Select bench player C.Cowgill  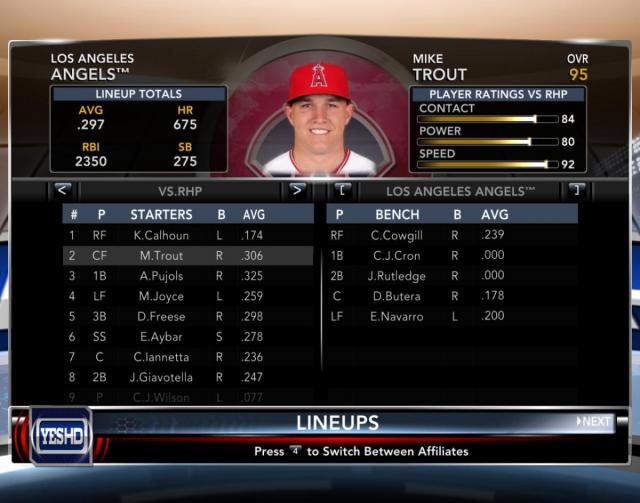point(396,235)
